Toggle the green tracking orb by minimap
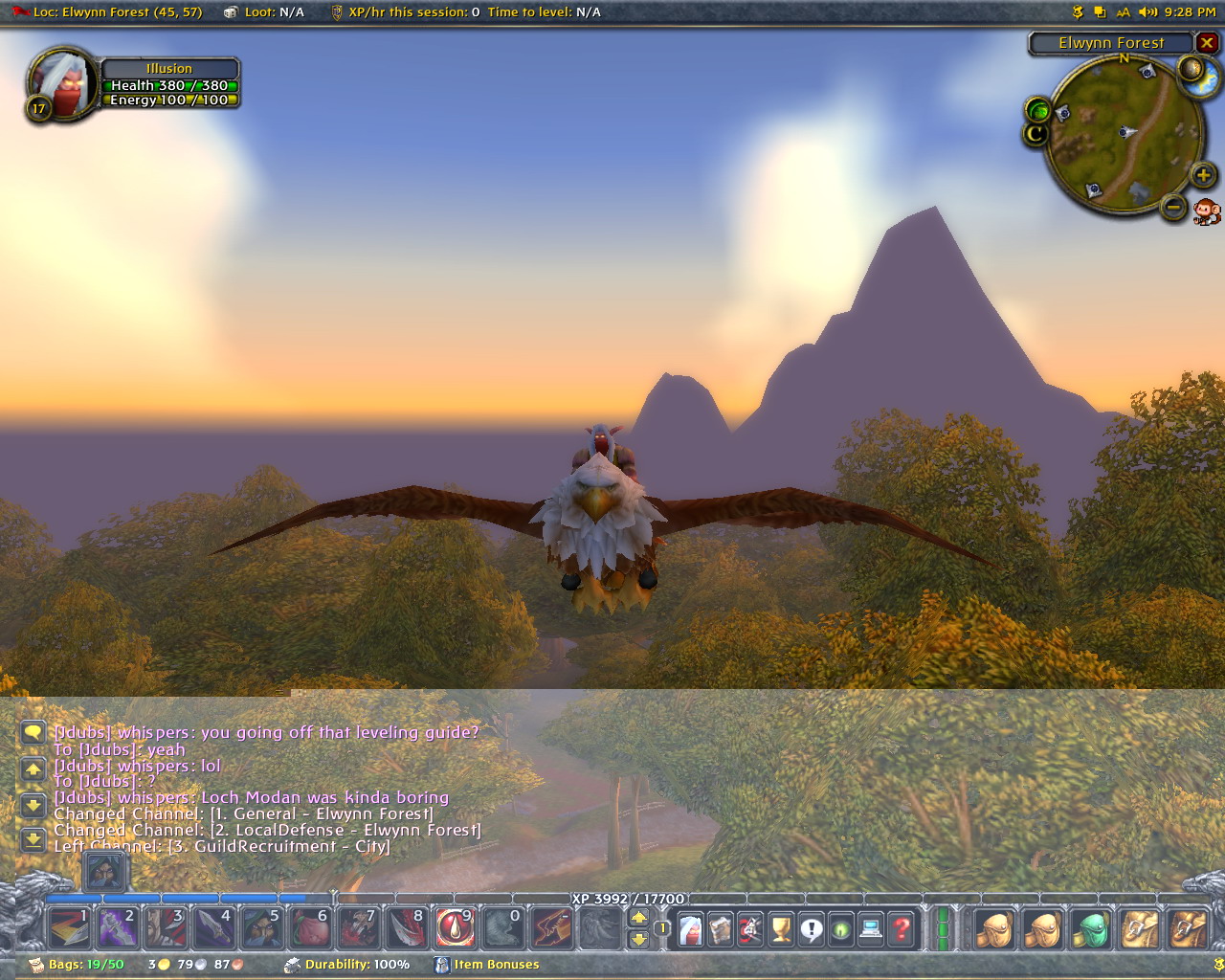This screenshot has width=1225, height=980. coord(1038,109)
